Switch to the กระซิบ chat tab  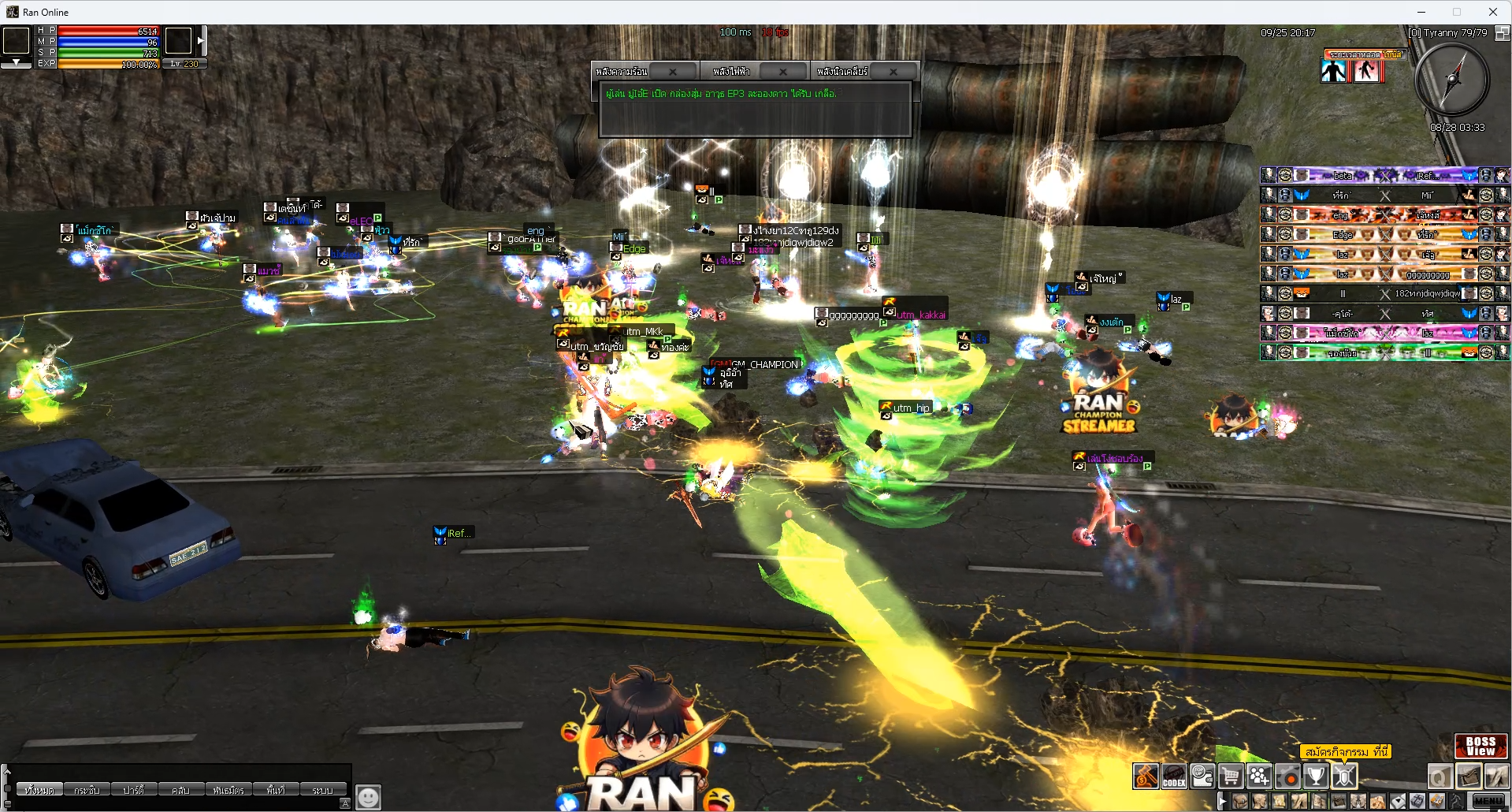pos(87,790)
